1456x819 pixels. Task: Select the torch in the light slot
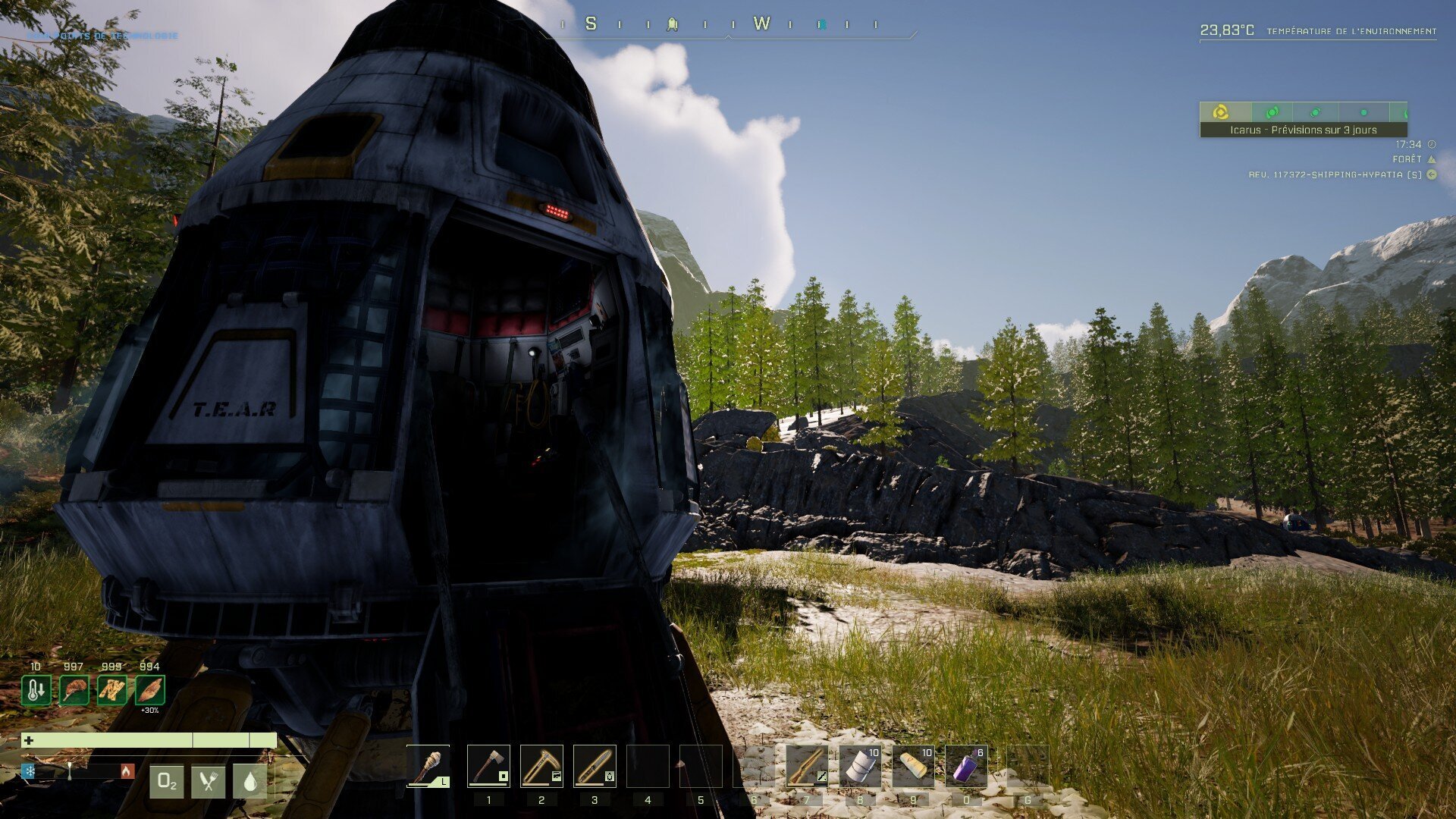point(428,767)
